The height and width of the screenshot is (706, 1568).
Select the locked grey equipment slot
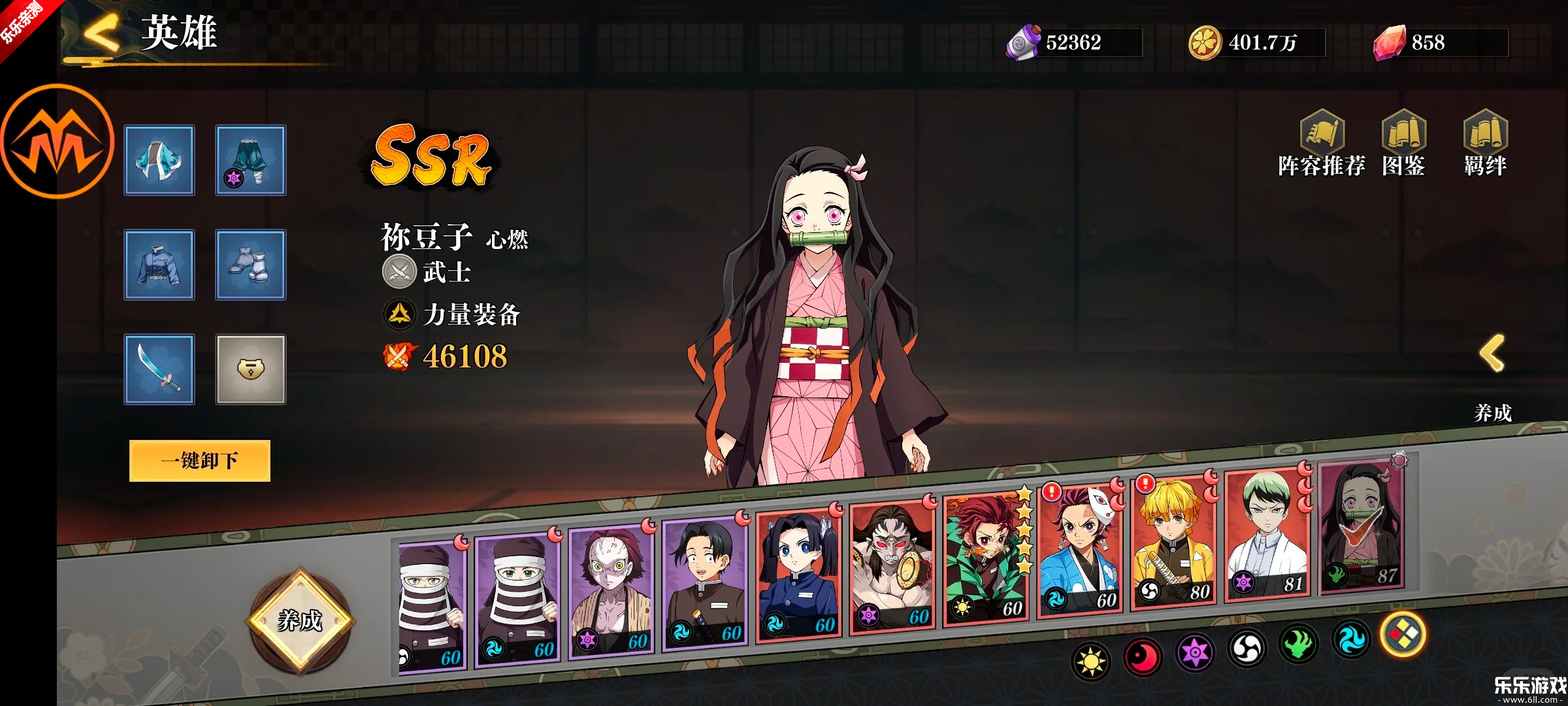251,369
